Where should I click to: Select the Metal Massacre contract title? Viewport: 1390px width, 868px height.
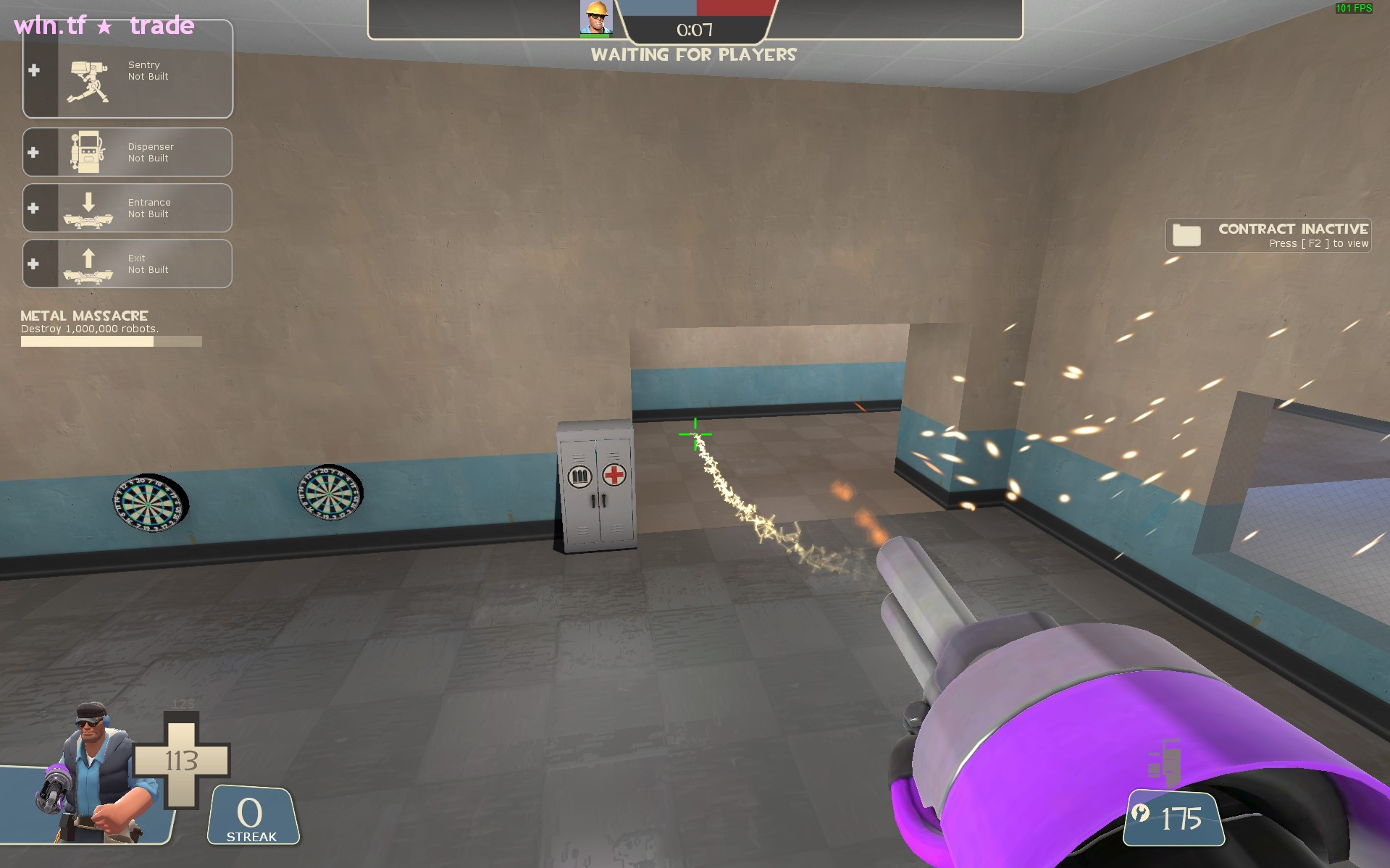click(83, 316)
